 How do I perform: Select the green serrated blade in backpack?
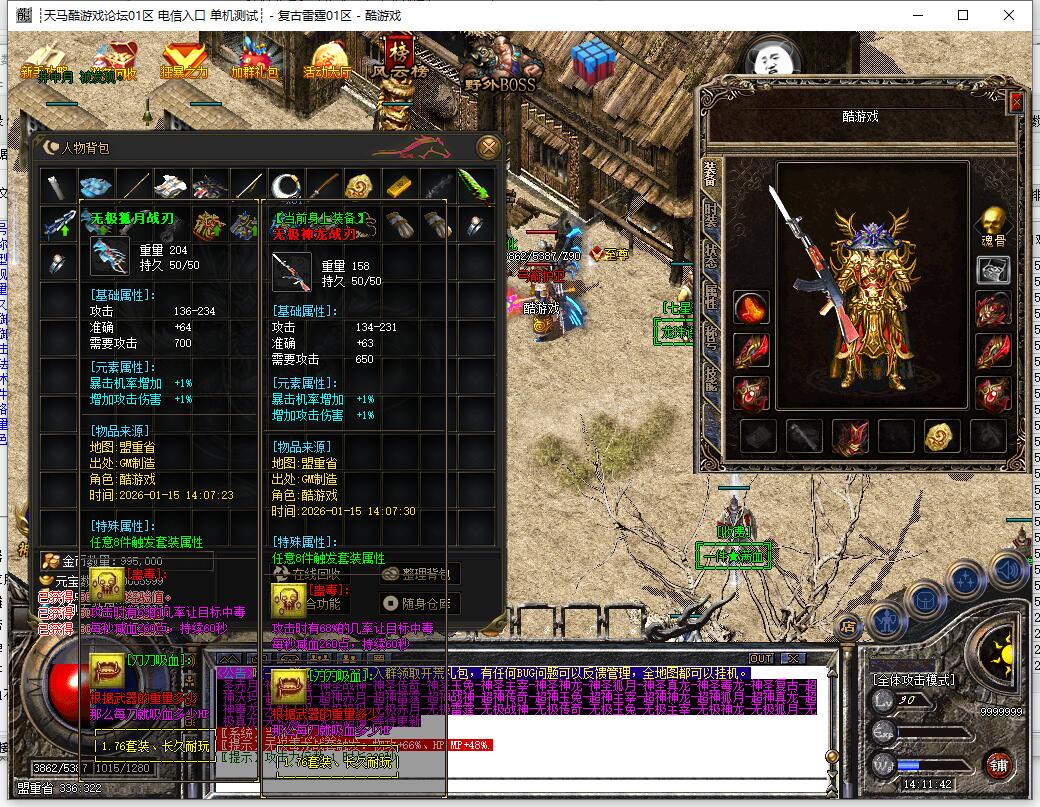click(474, 186)
